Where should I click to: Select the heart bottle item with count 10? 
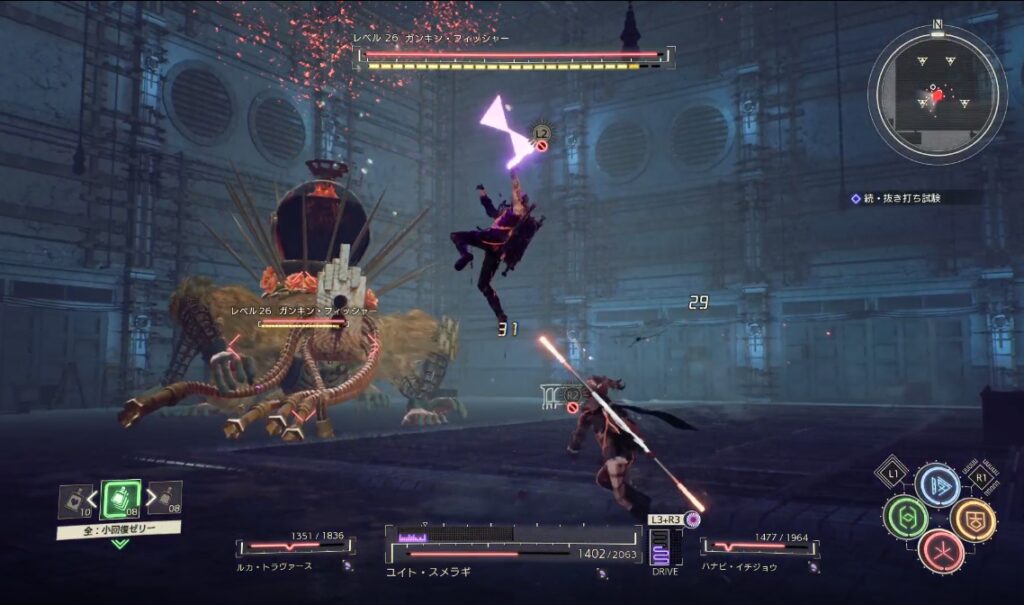click(75, 501)
